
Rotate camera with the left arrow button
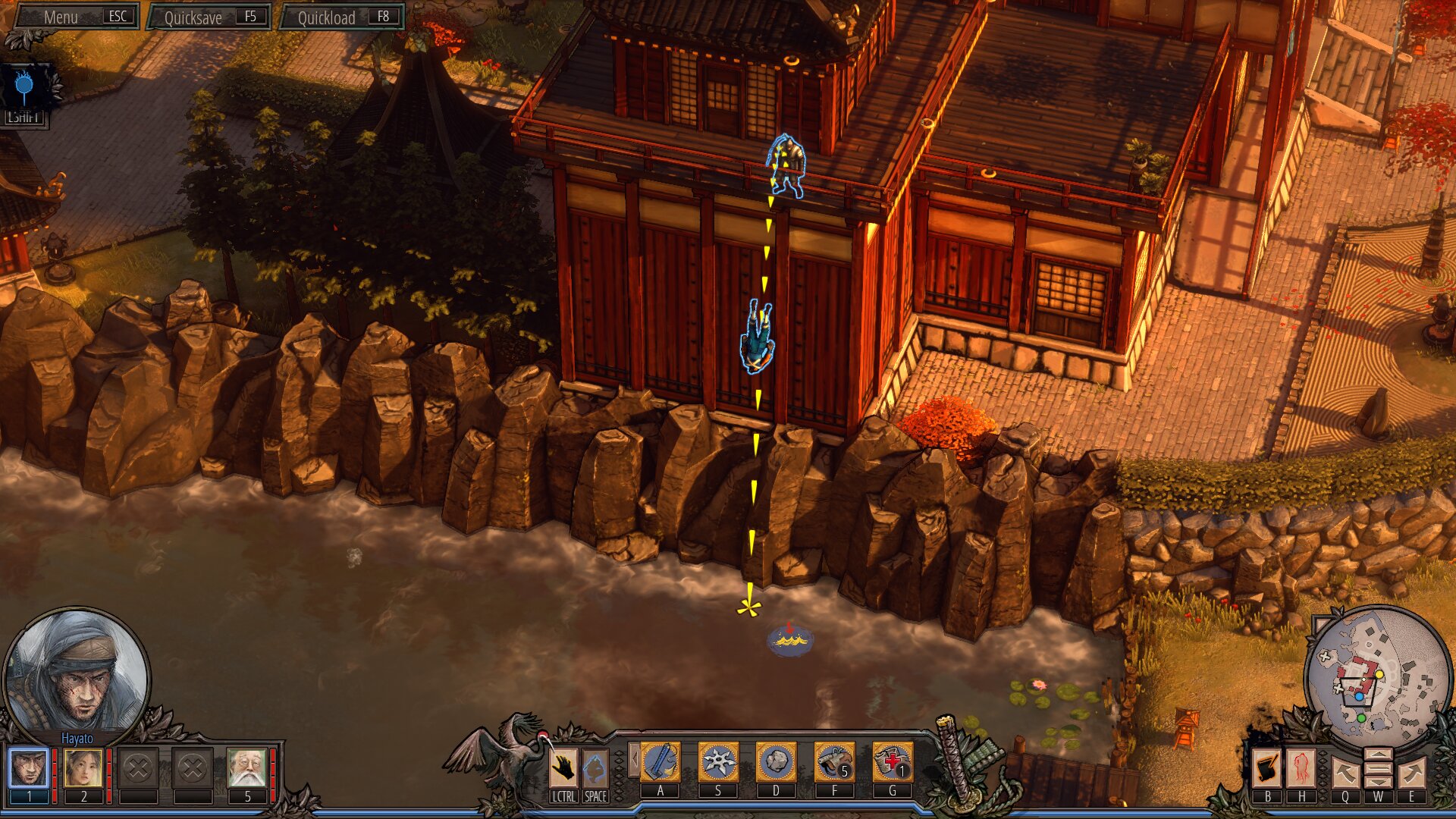1345,773
